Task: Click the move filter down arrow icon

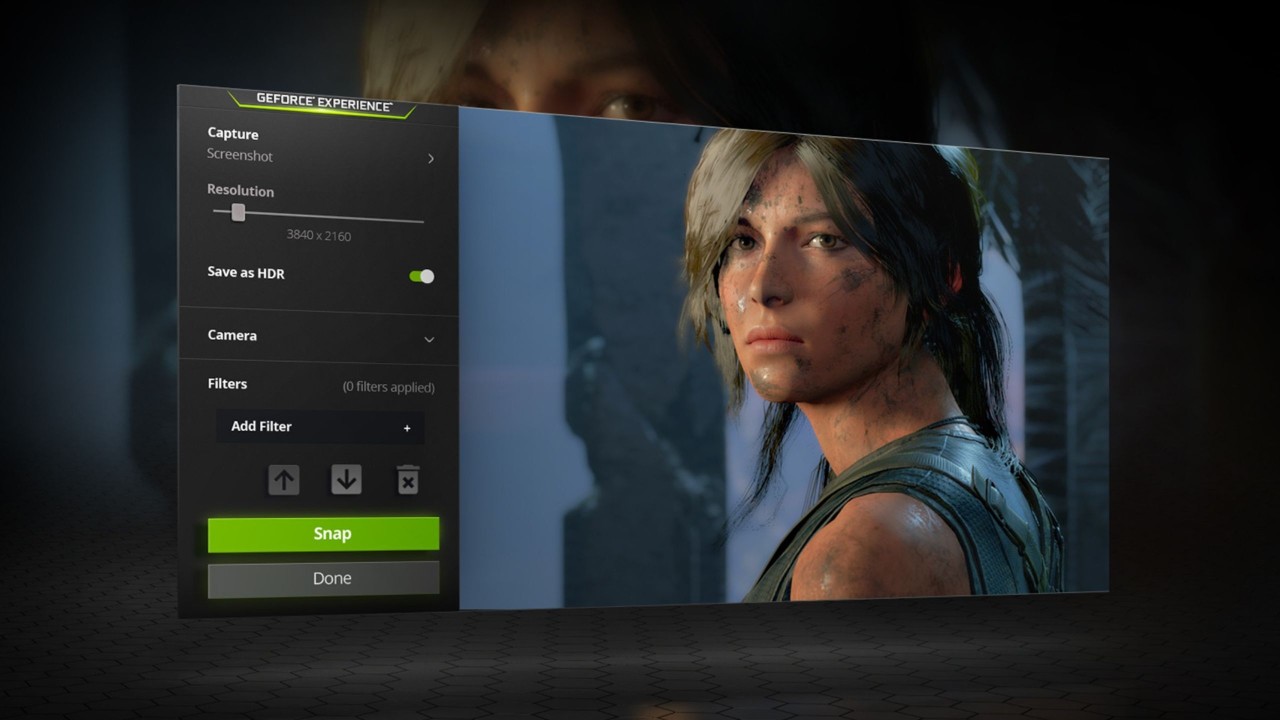Action: point(347,480)
